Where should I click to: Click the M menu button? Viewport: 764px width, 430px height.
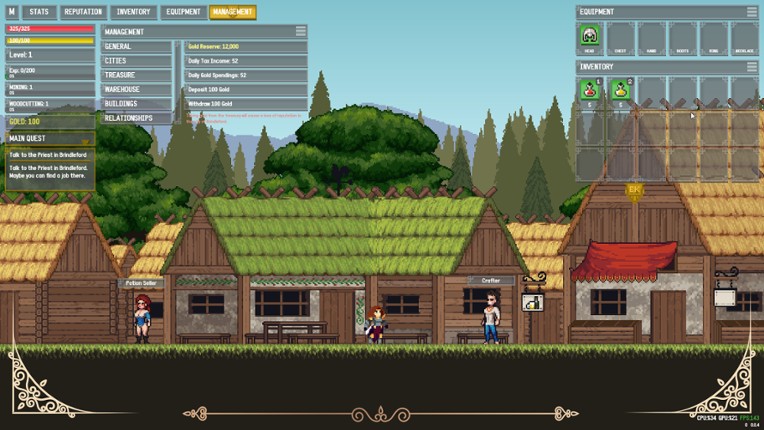coord(12,12)
